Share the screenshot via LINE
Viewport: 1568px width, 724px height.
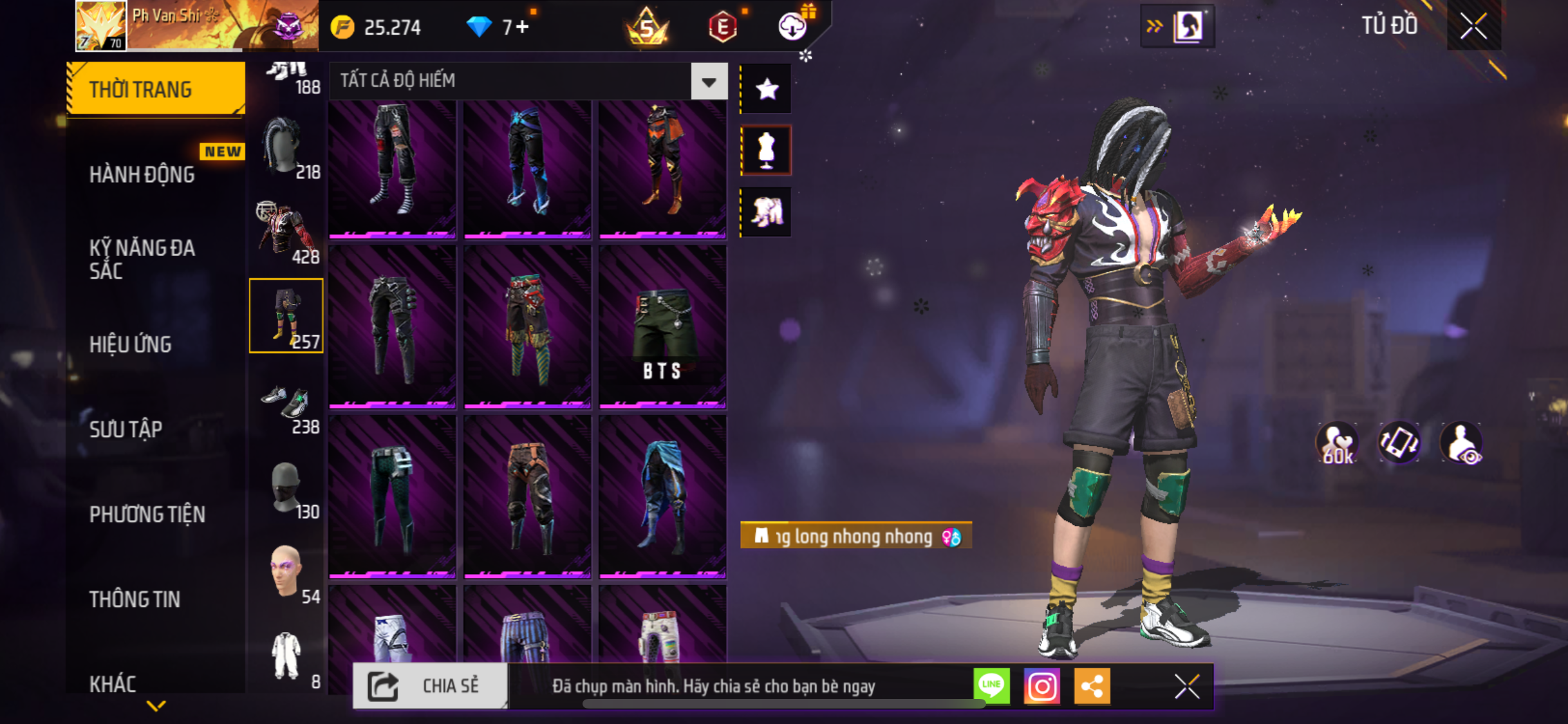(992, 686)
